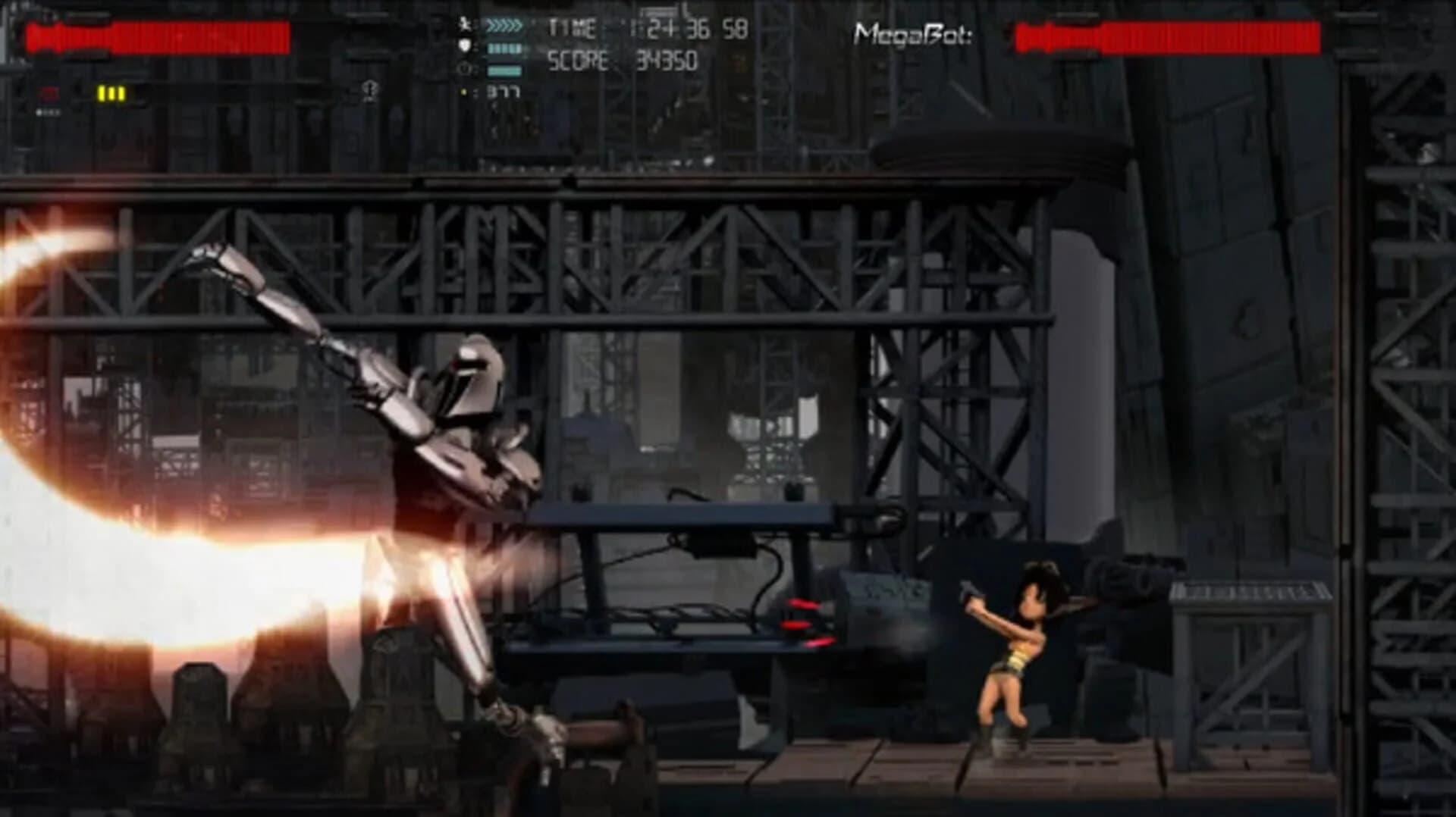
Task: Click the yellow coin counter icon showing 377
Action: [x=464, y=91]
